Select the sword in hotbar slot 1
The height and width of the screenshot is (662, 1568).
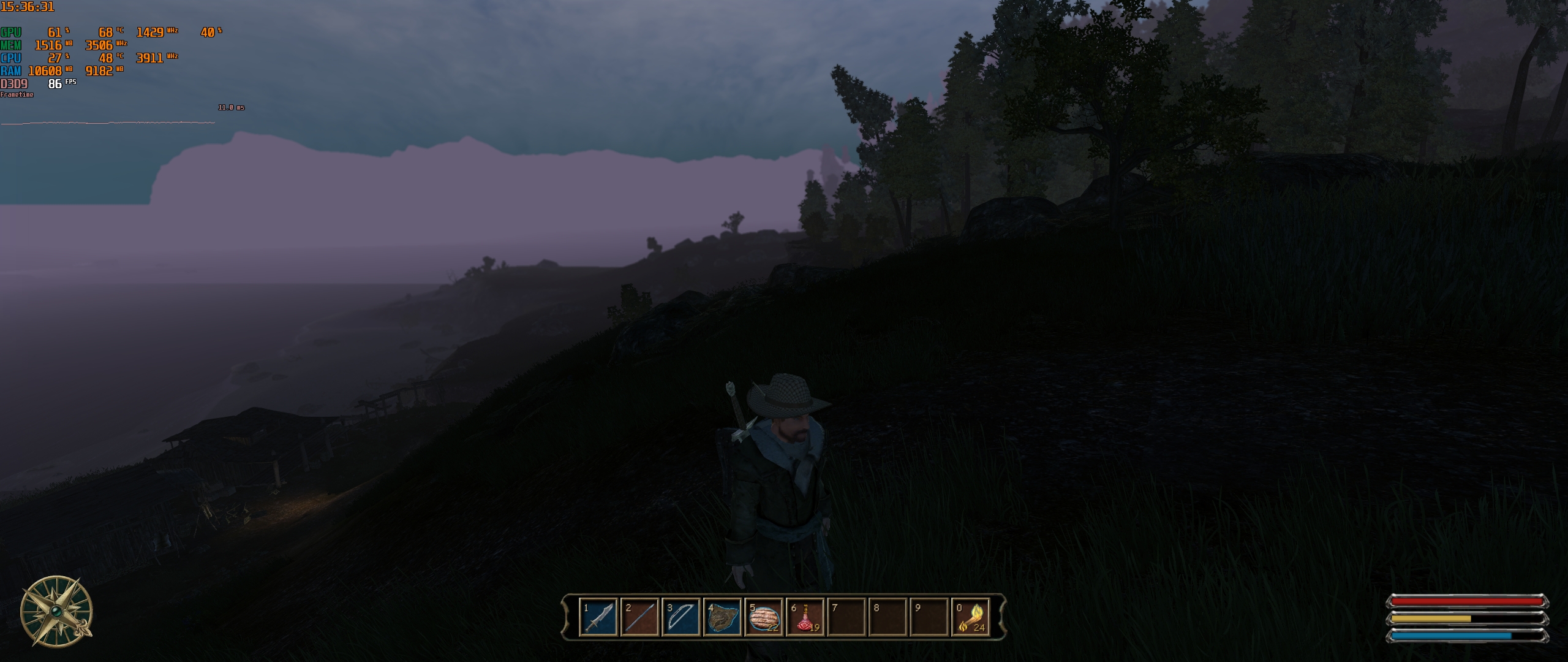coord(598,617)
